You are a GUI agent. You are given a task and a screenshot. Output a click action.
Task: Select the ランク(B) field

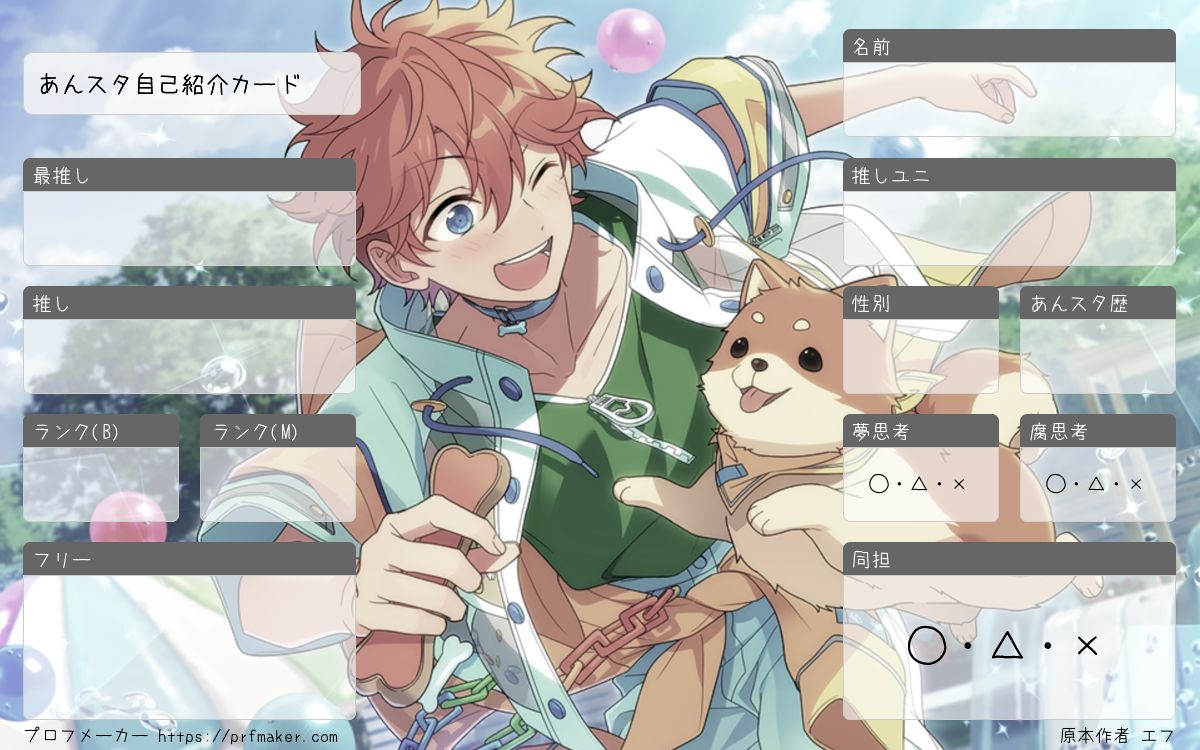click(x=101, y=484)
